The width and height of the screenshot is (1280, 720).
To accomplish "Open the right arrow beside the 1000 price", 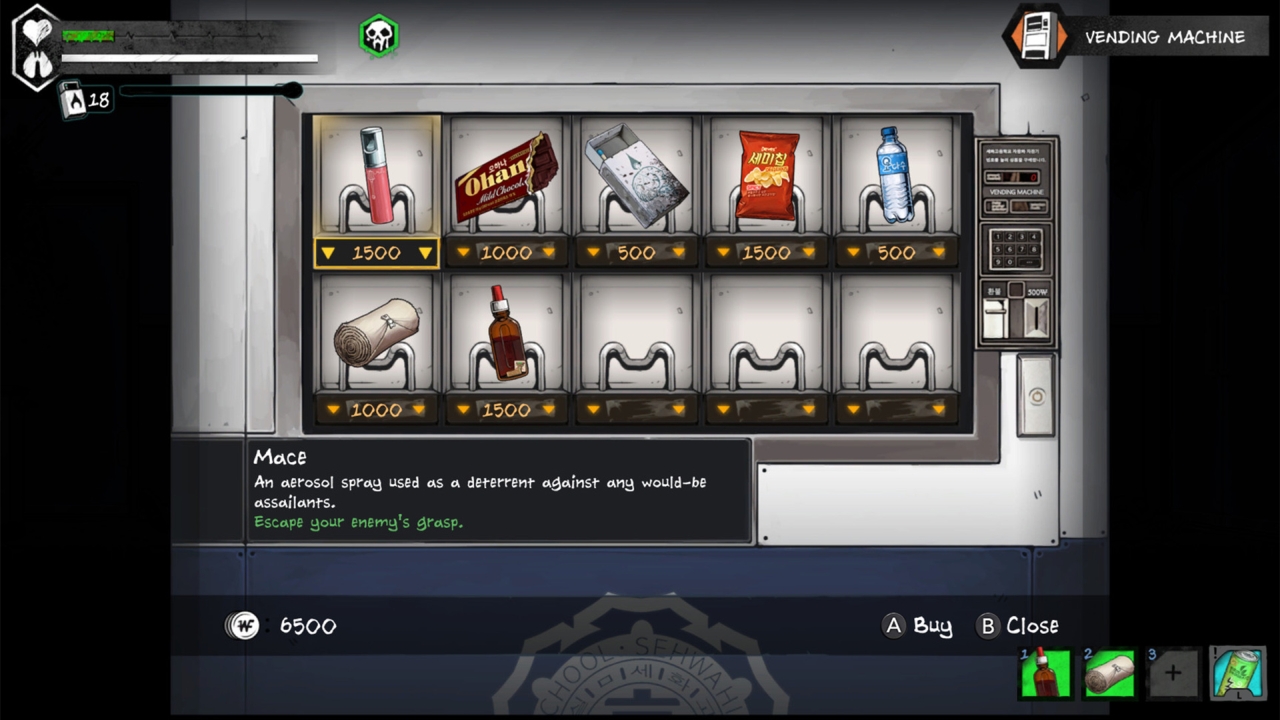I will [x=548, y=252].
